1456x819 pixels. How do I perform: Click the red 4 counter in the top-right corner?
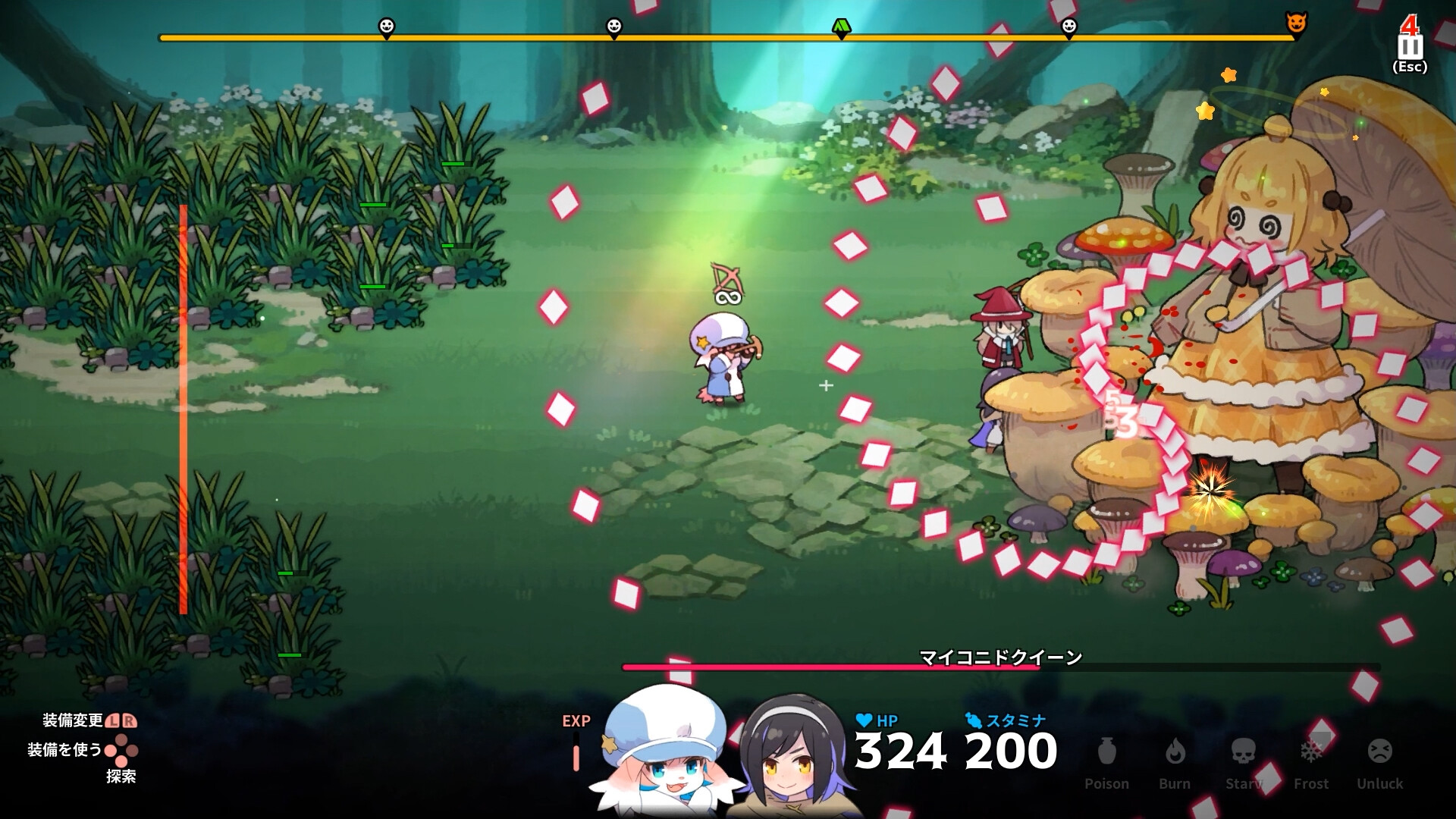tap(1409, 24)
